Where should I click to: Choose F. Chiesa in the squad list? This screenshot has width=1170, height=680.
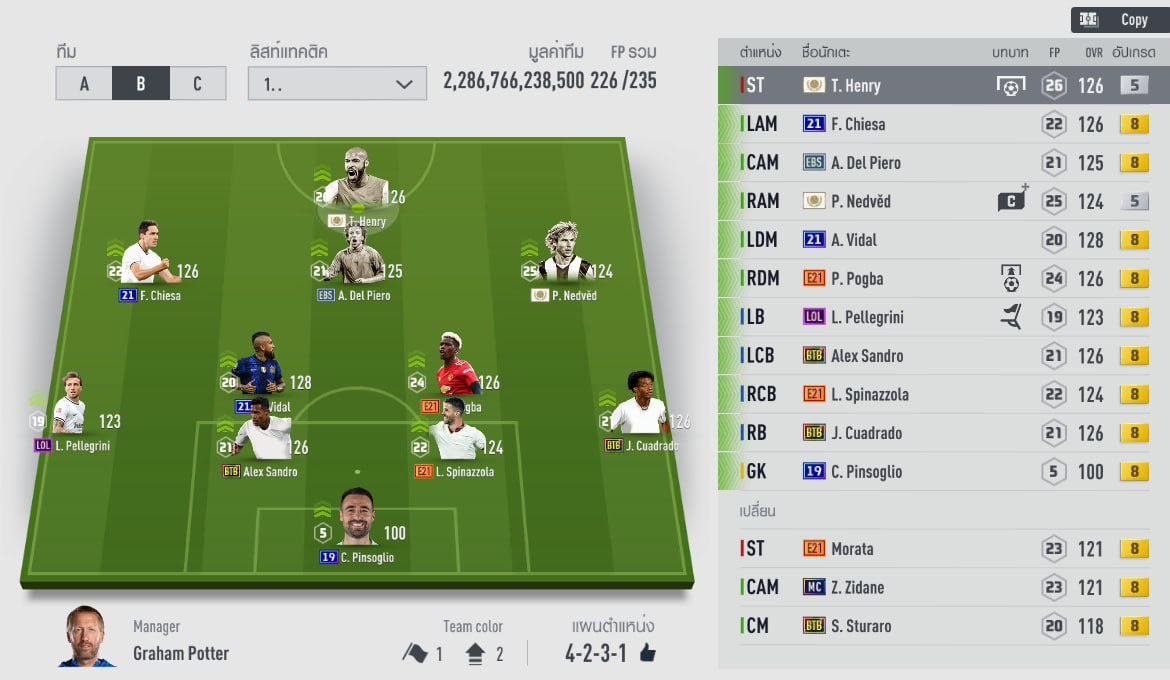[940, 124]
